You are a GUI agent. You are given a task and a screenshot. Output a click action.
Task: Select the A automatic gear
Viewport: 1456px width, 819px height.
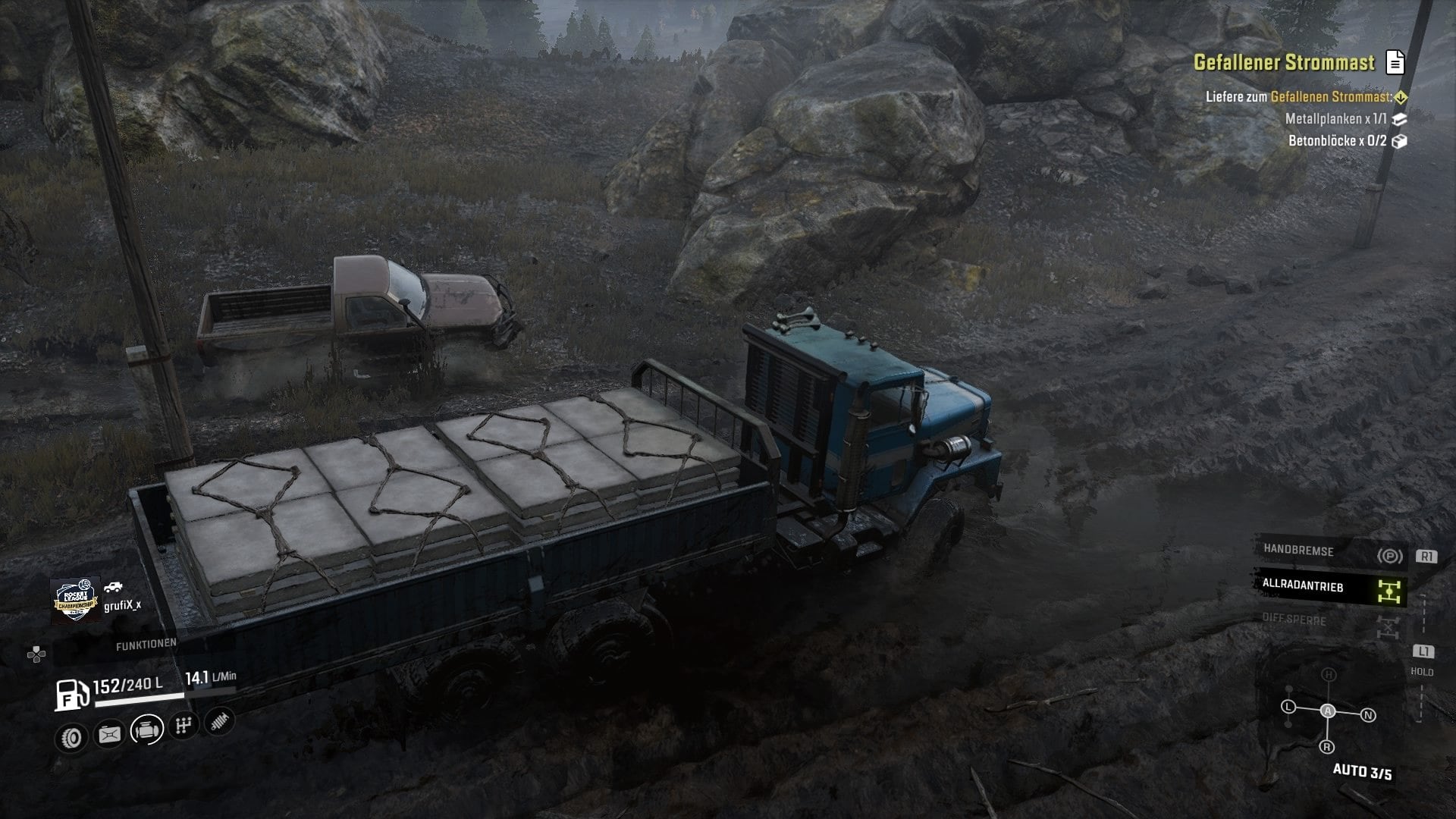[1328, 711]
